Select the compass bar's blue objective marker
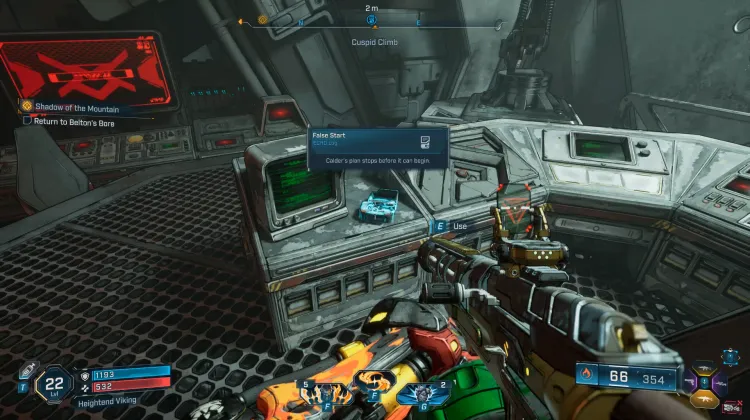 [x=372, y=19]
